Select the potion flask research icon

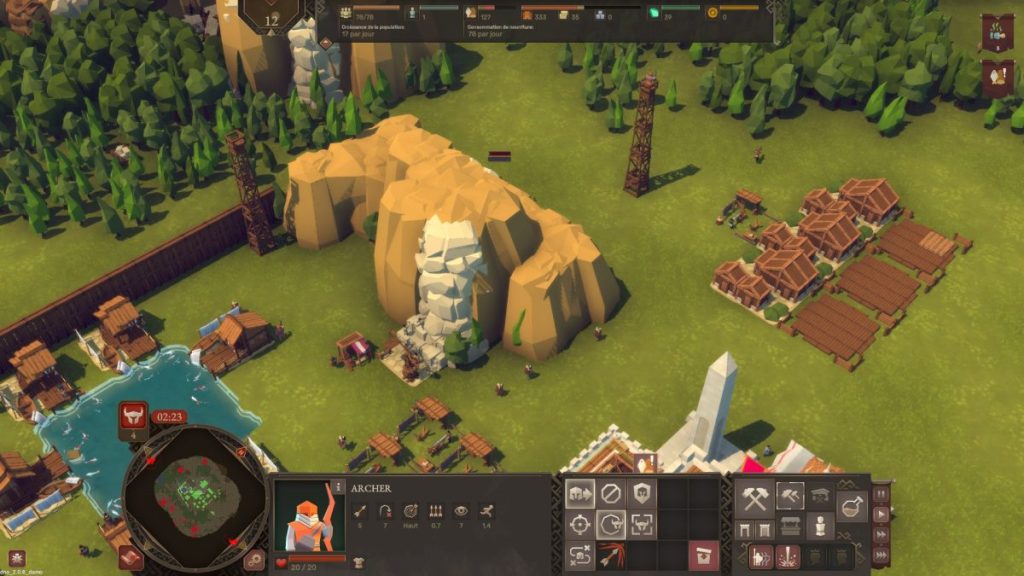[x=852, y=508]
